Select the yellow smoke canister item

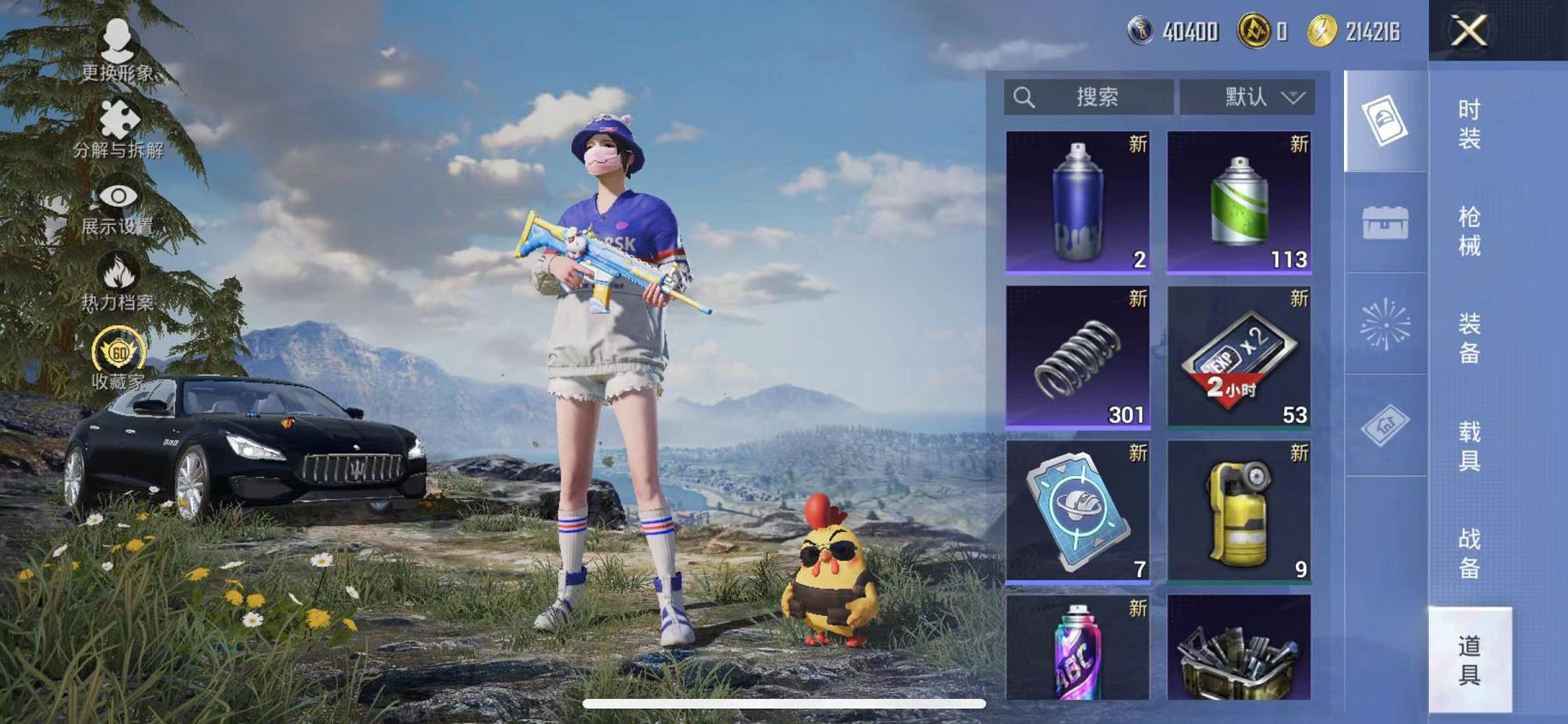coord(1238,511)
